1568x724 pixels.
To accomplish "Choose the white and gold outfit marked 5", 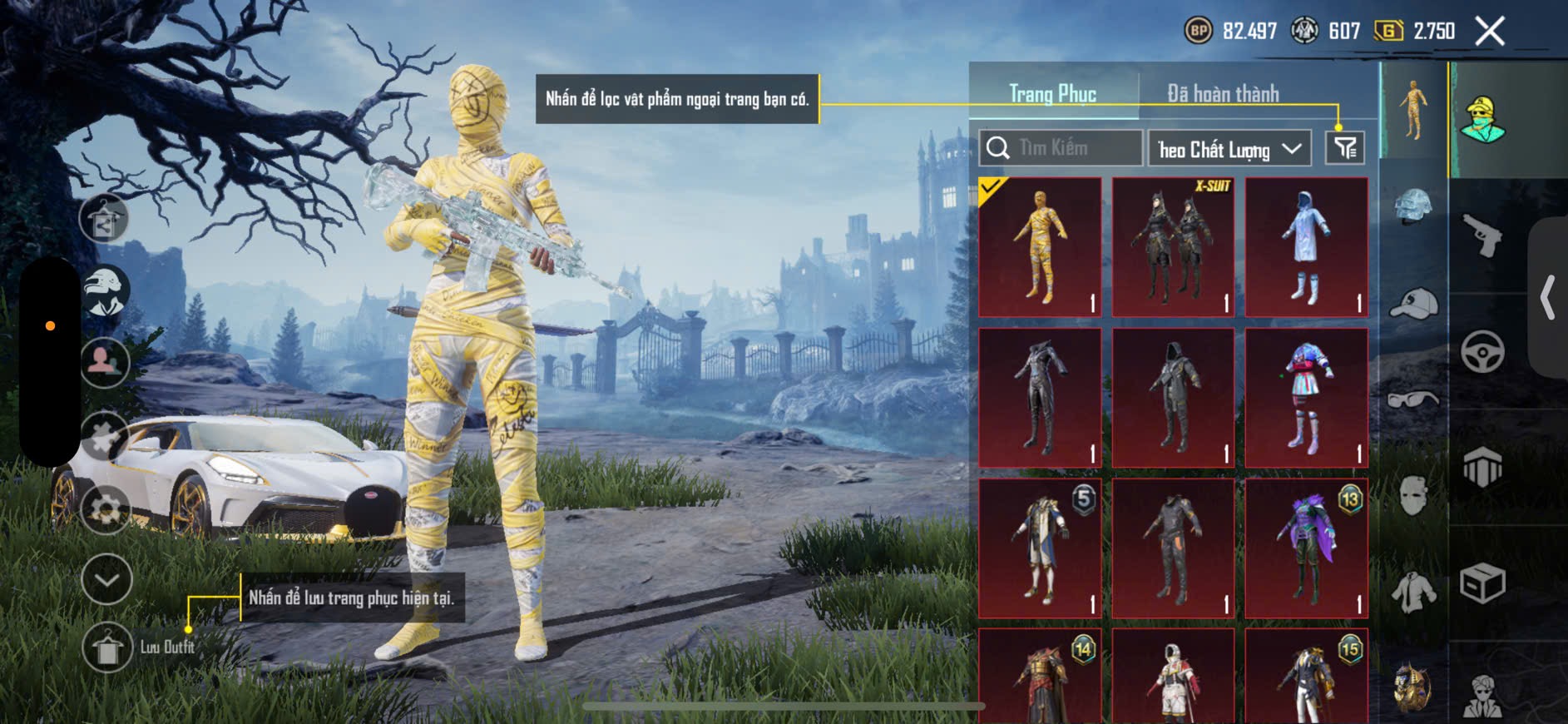I will coord(1040,548).
